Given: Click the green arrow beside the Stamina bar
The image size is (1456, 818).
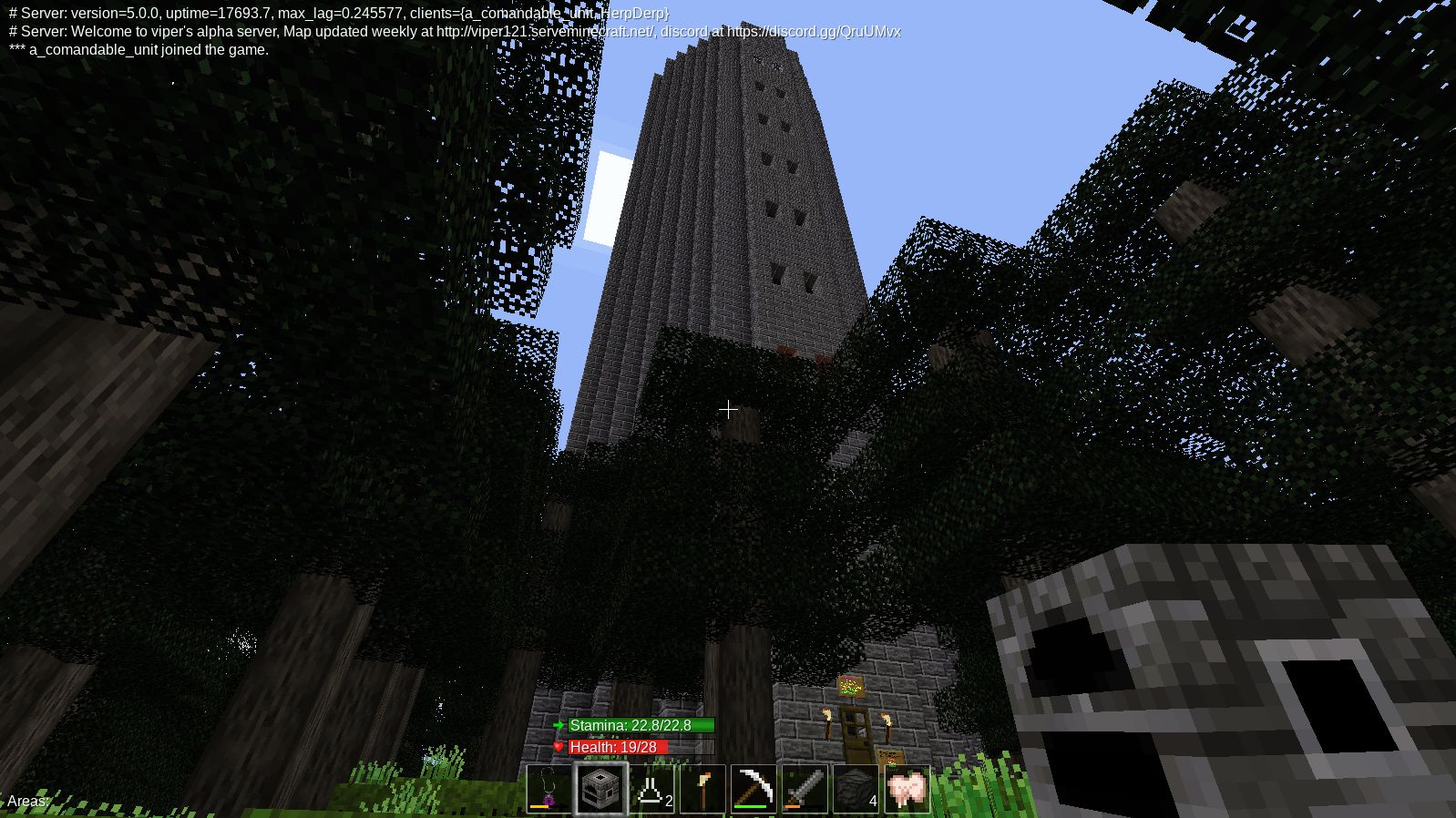Looking at the screenshot, I should [x=559, y=725].
